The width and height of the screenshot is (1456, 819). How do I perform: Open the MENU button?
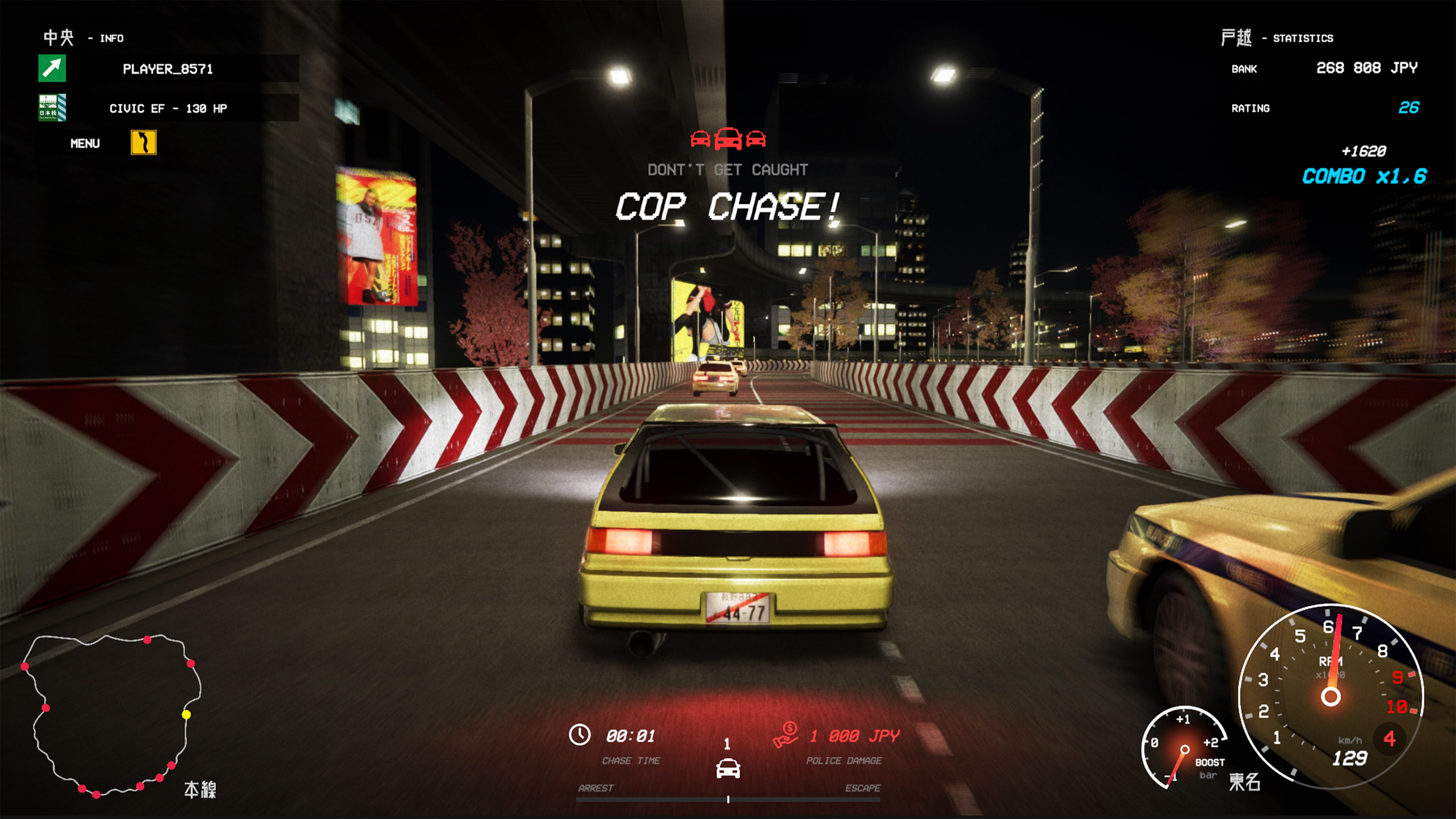tap(85, 144)
